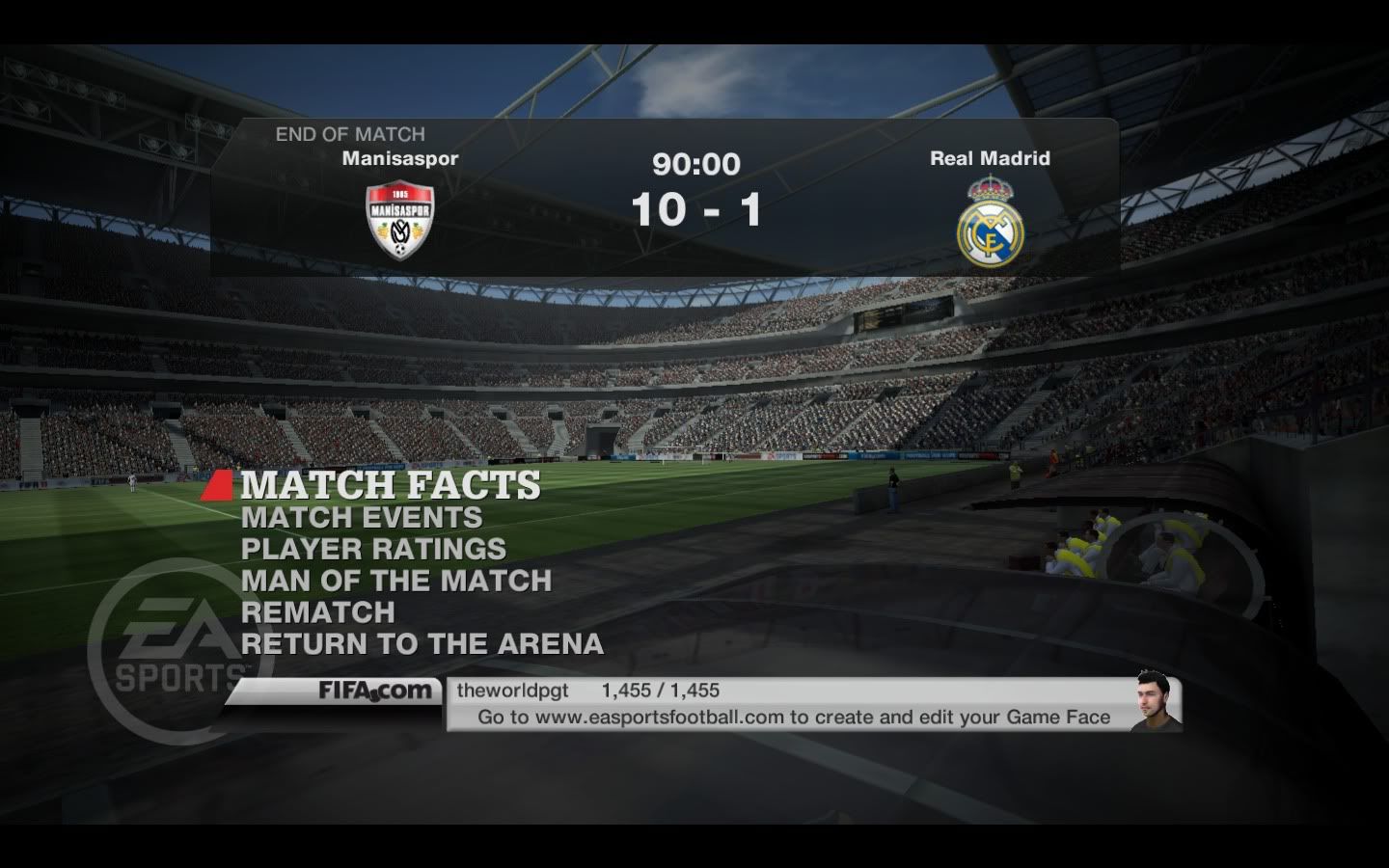Open the Match Facts entry
The height and width of the screenshot is (868, 1389).
(x=390, y=485)
